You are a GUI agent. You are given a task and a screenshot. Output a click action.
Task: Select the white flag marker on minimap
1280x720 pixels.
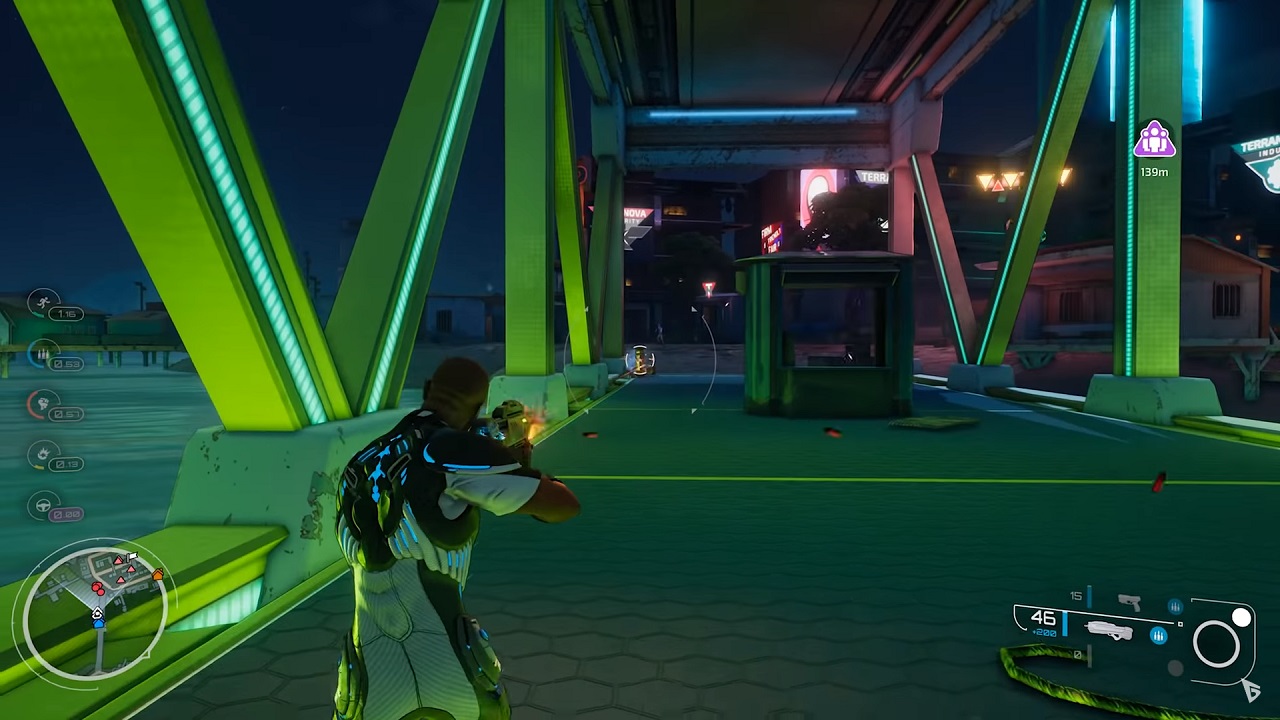click(132, 556)
